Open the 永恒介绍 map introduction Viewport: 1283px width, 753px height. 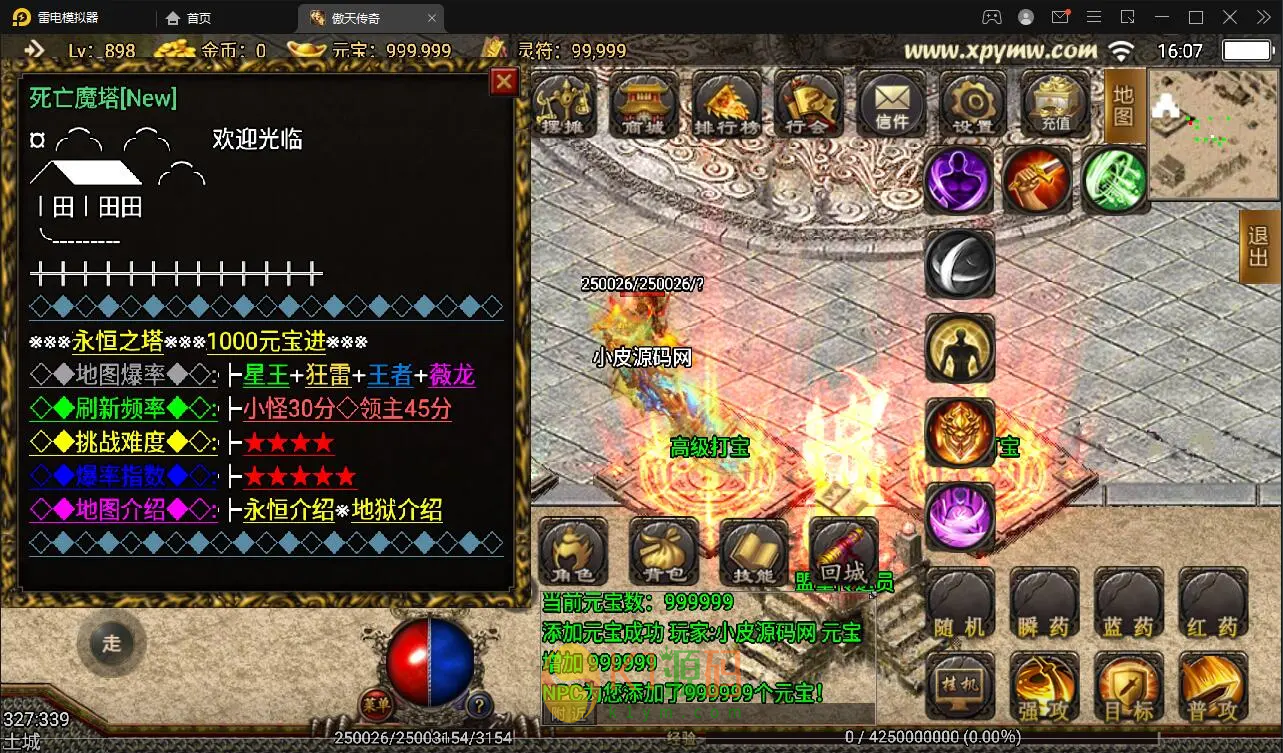click(288, 510)
